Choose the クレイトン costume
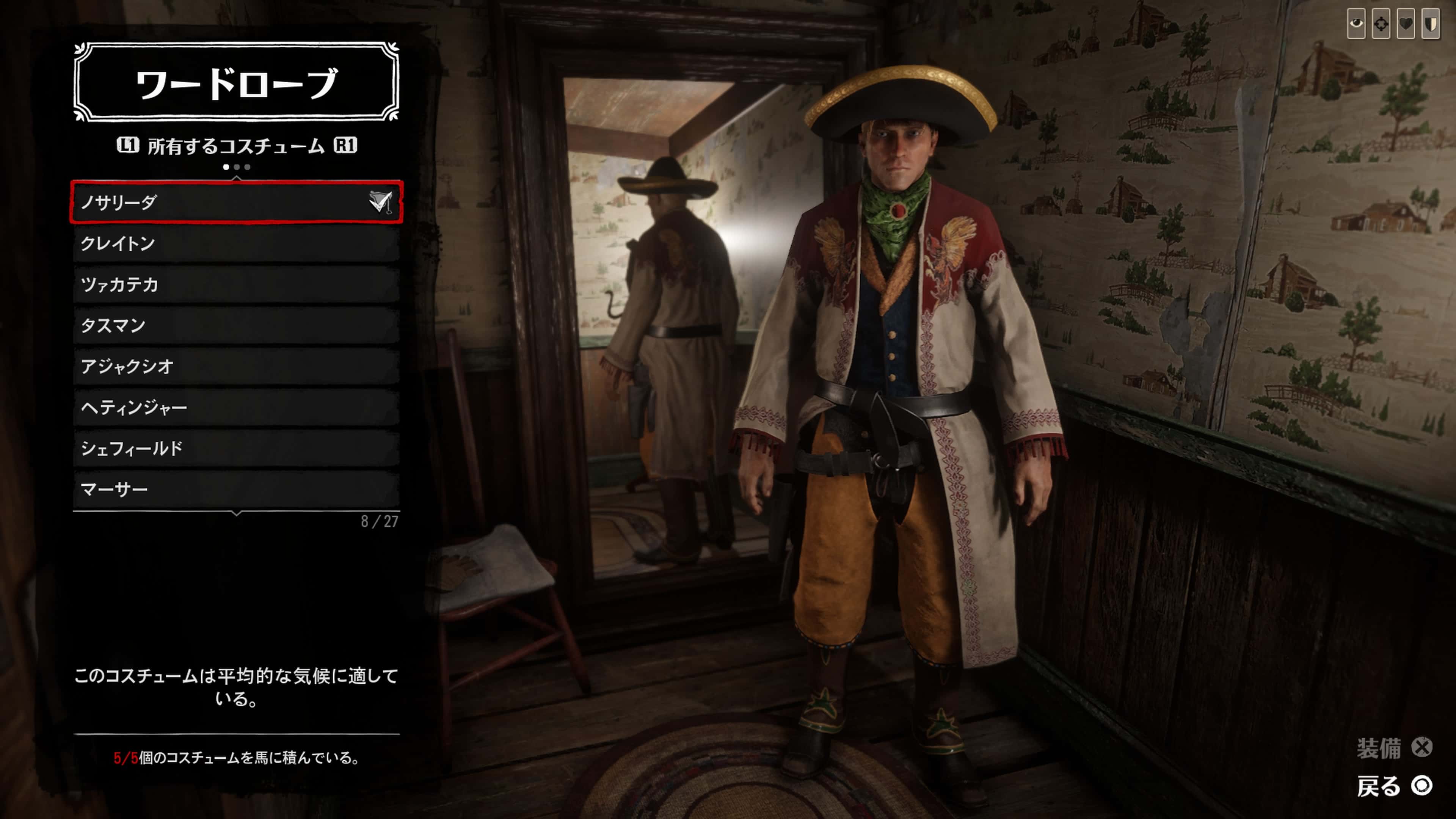Screen dimensions: 1456x819 (x=236, y=243)
